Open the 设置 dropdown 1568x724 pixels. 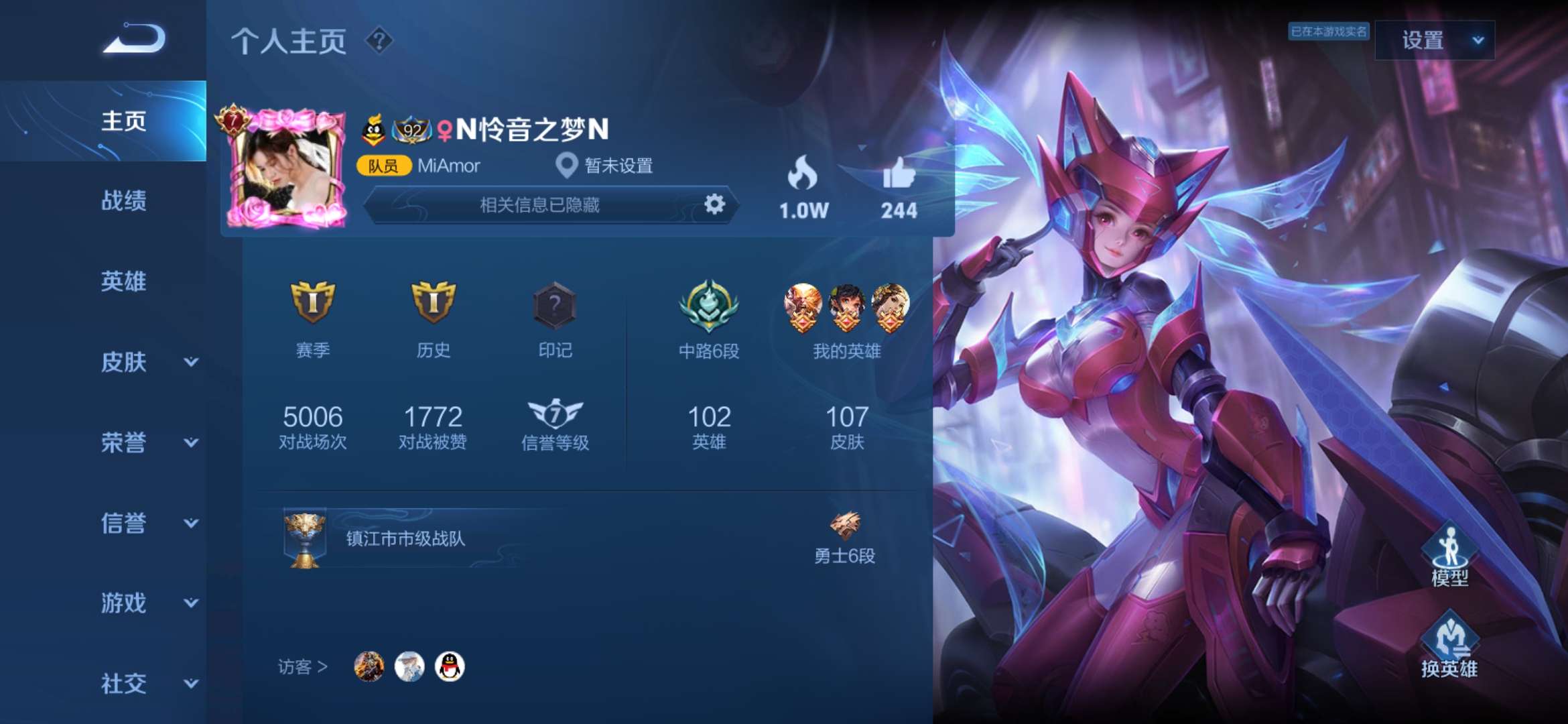(1434, 40)
